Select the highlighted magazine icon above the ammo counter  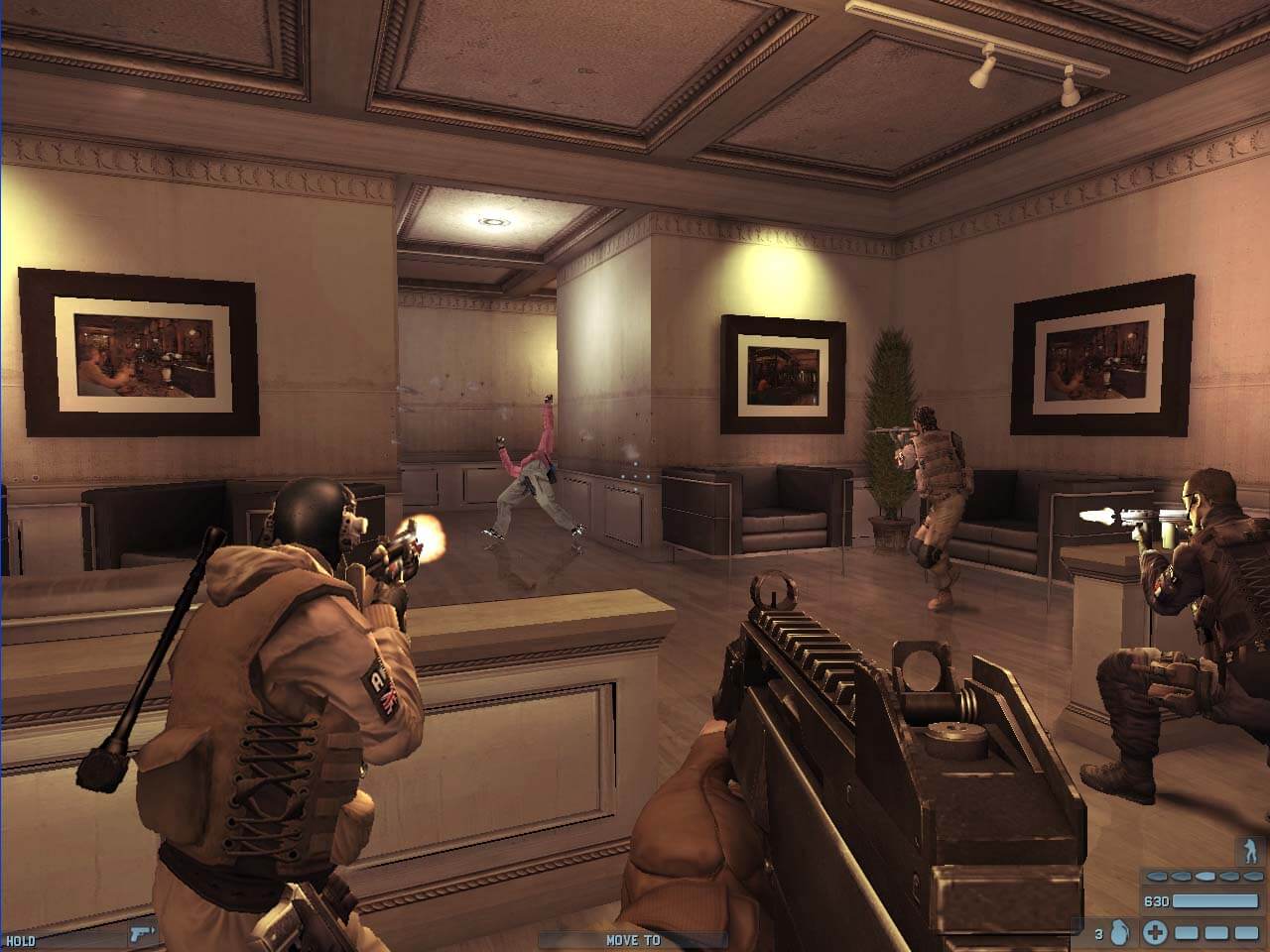click(1206, 876)
